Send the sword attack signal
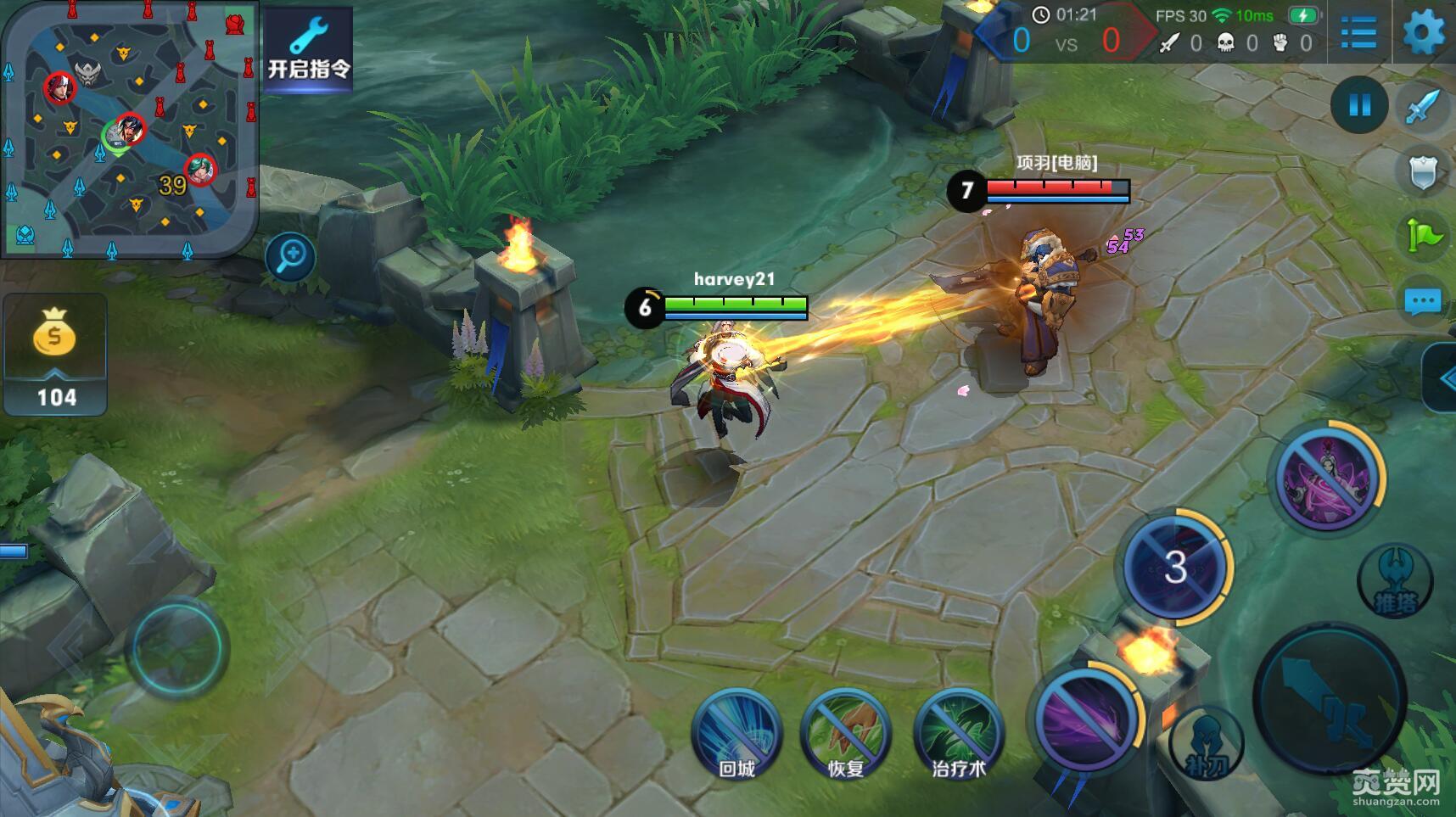Image resolution: width=1456 pixels, height=817 pixels. click(1423, 108)
